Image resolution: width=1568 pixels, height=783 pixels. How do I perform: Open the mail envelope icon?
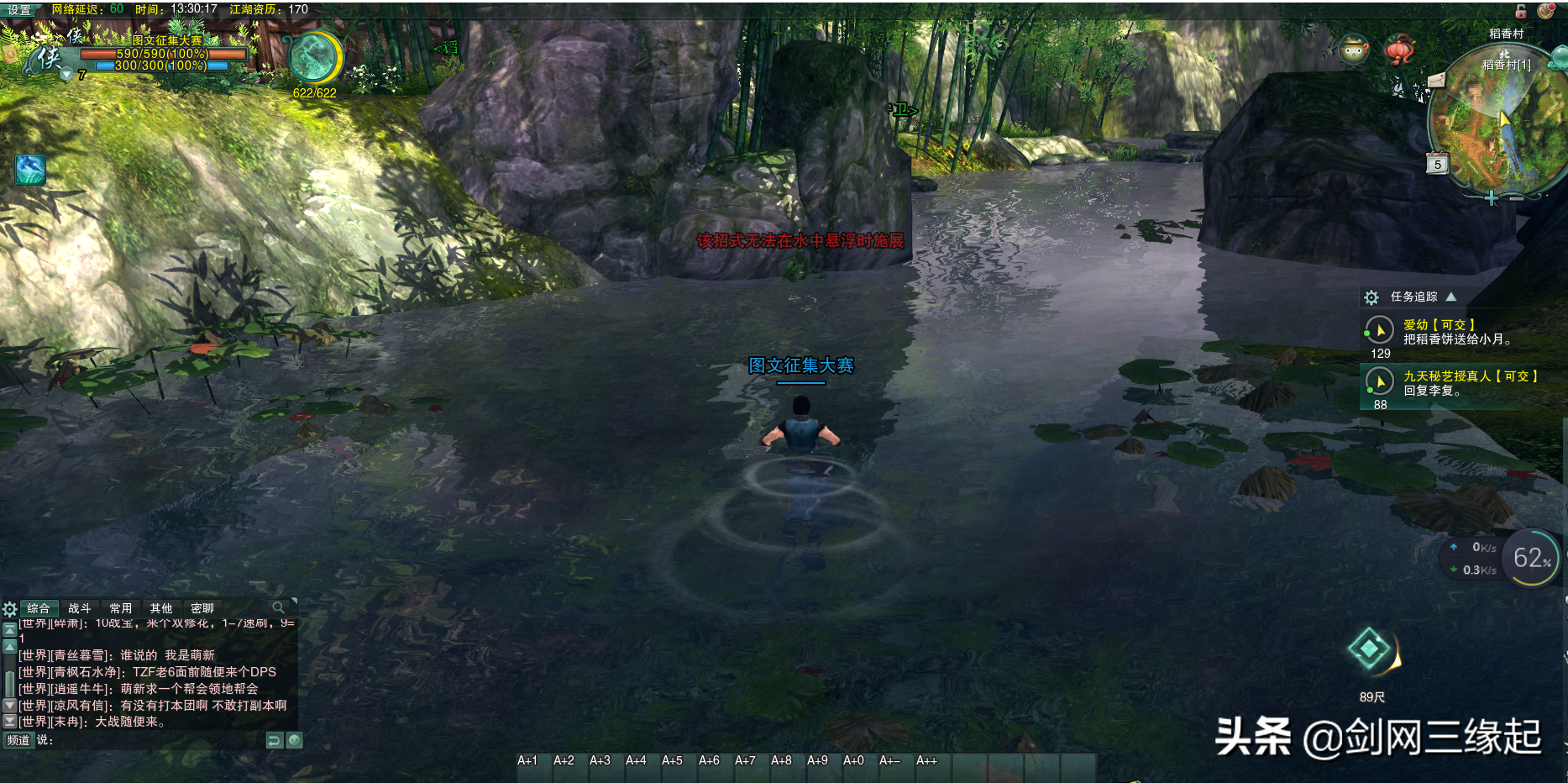click(x=1436, y=80)
